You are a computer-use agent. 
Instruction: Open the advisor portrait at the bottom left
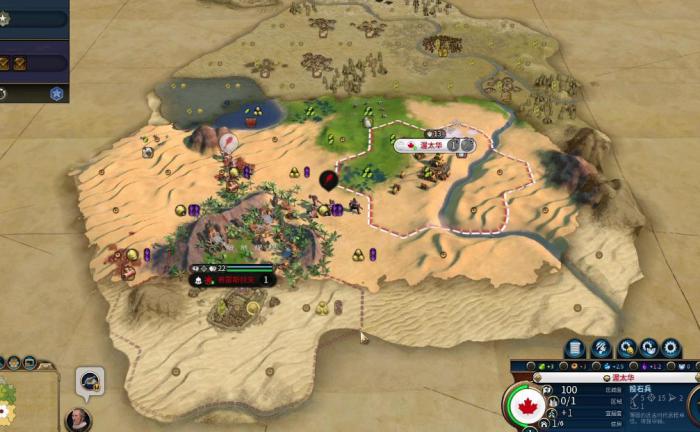point(76,418)
